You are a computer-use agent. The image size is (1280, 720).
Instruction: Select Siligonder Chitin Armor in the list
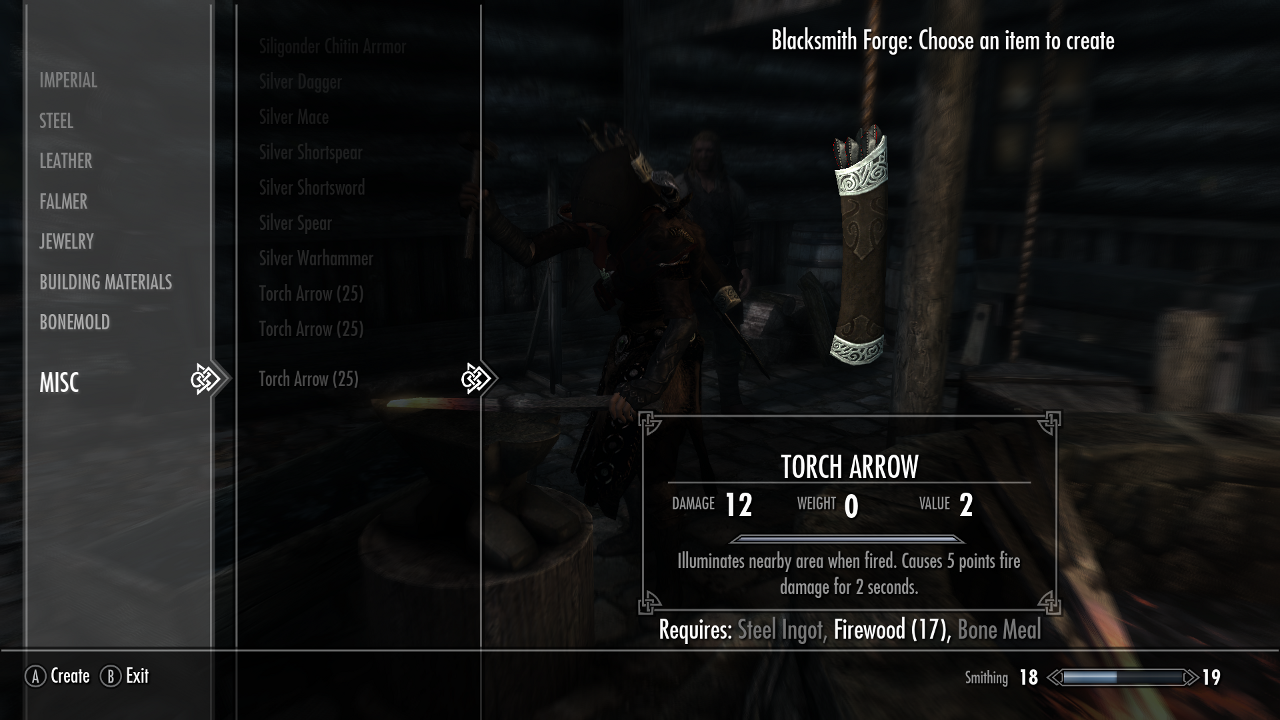click(x=332, y=46)
